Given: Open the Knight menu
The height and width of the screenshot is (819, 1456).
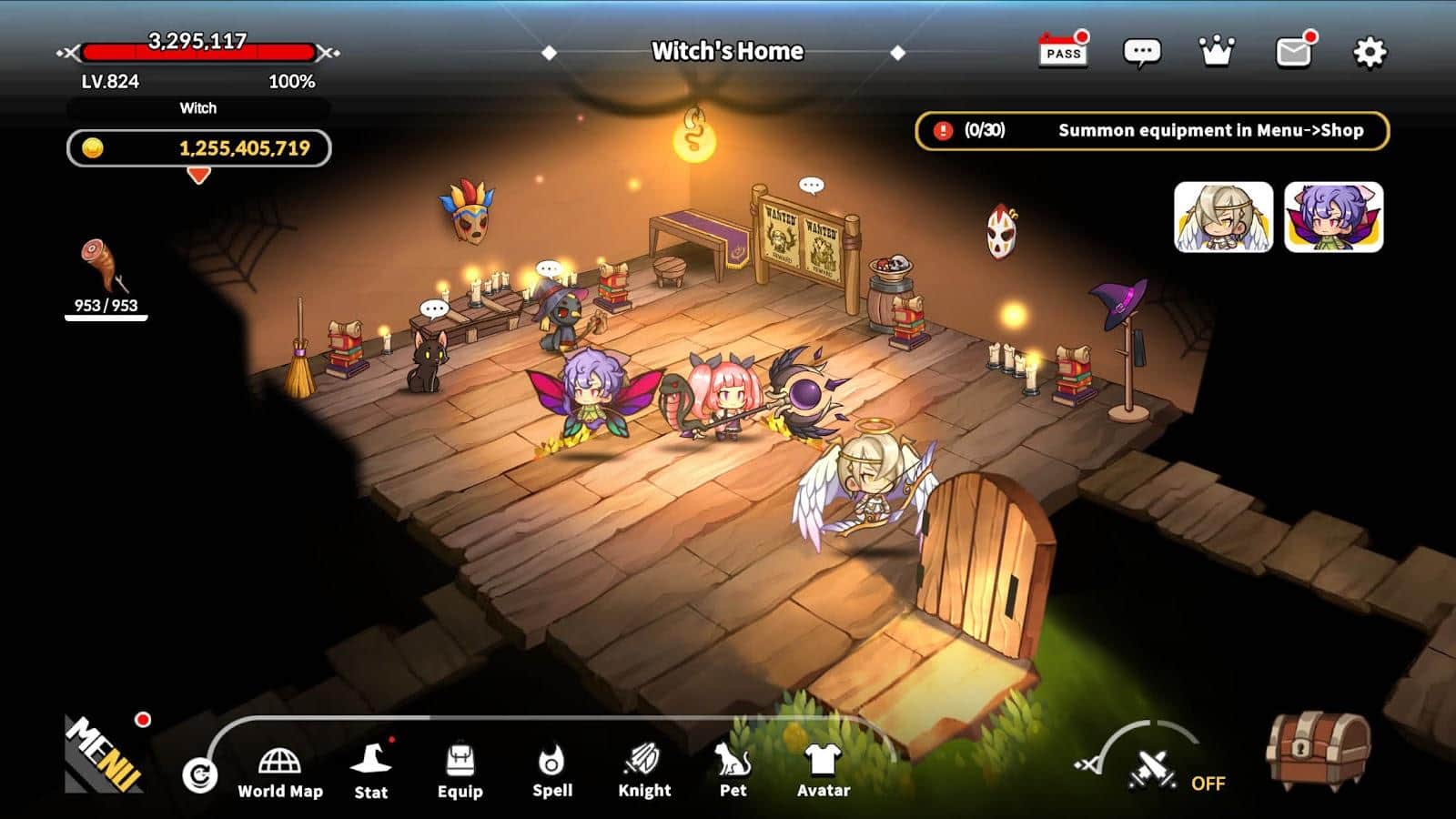Looking at the screenshot, I should (644, 772).
